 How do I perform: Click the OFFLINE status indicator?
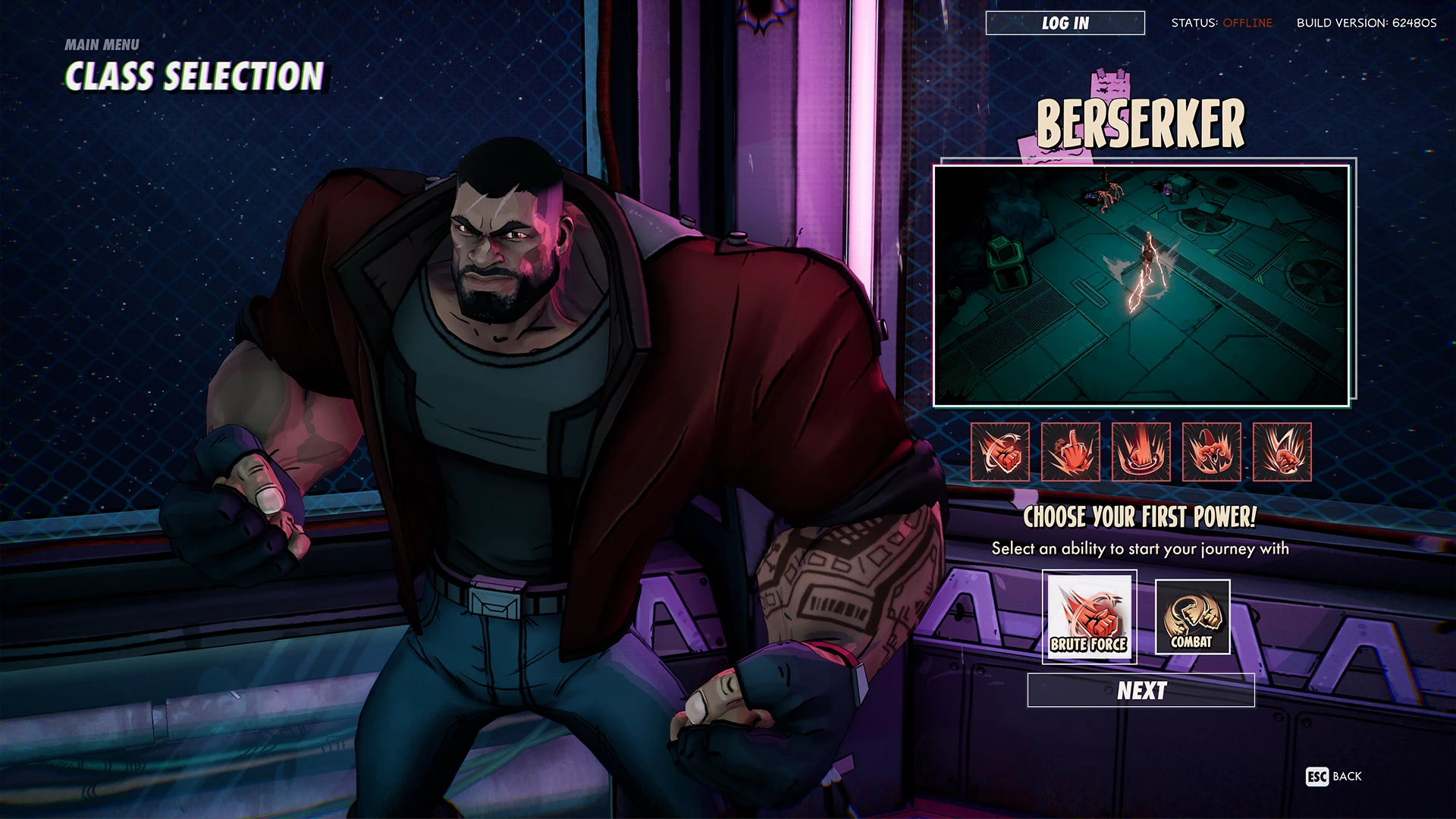tap(1247, 23)
